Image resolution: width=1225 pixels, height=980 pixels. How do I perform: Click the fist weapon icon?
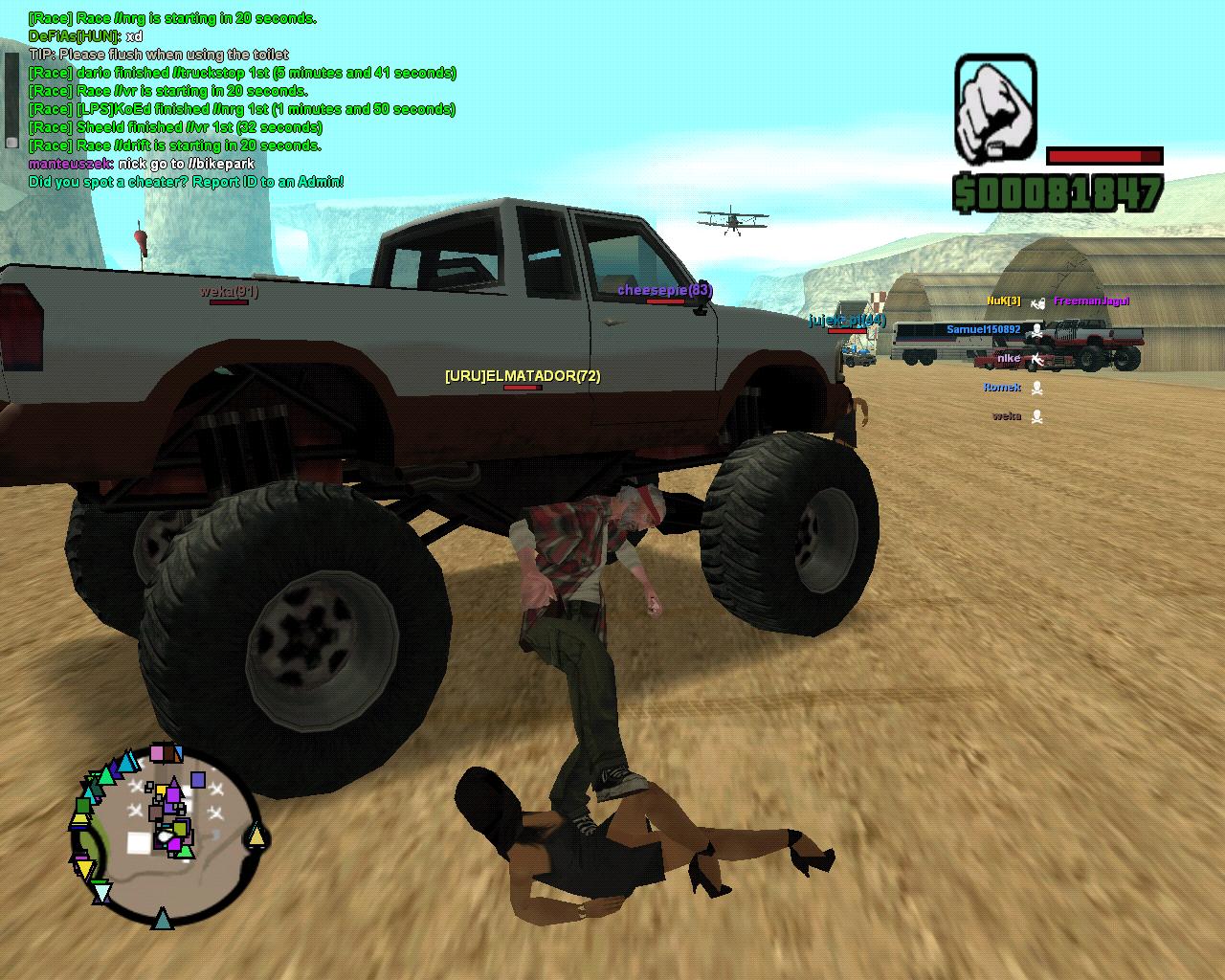[995, 109]
